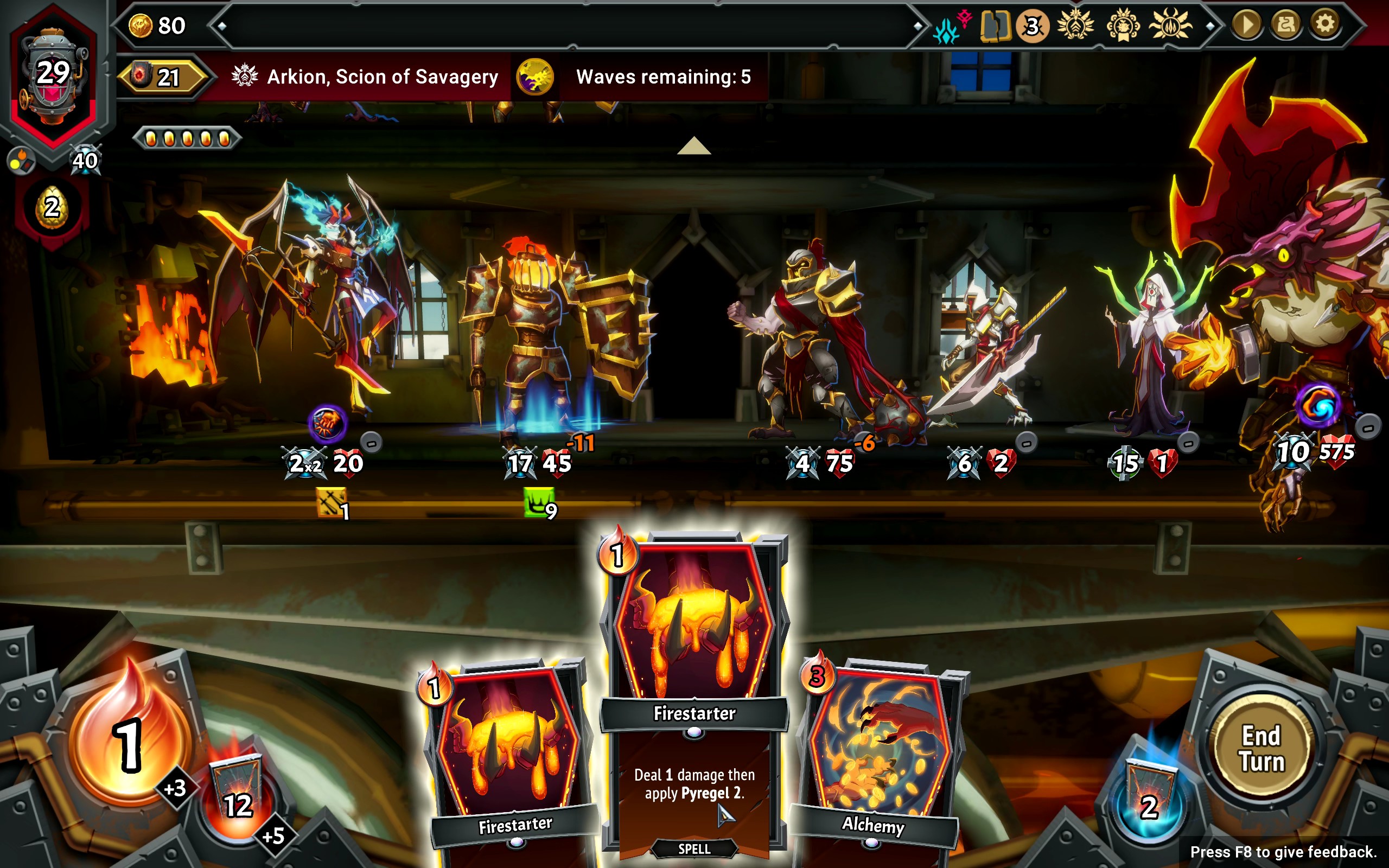Inspect the green status effect with 9 stacks
The height and width of the screenshot is (868, 1389).
click(539, 502)
